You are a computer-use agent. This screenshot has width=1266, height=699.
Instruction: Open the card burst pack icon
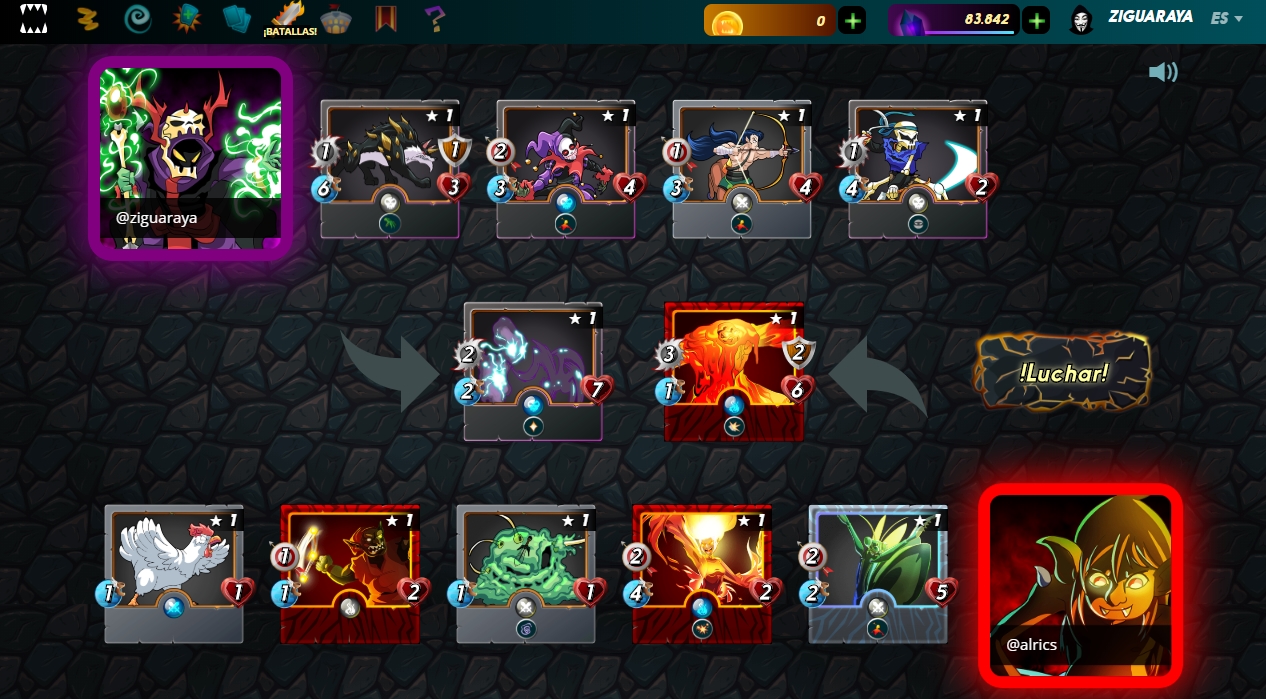187,19
